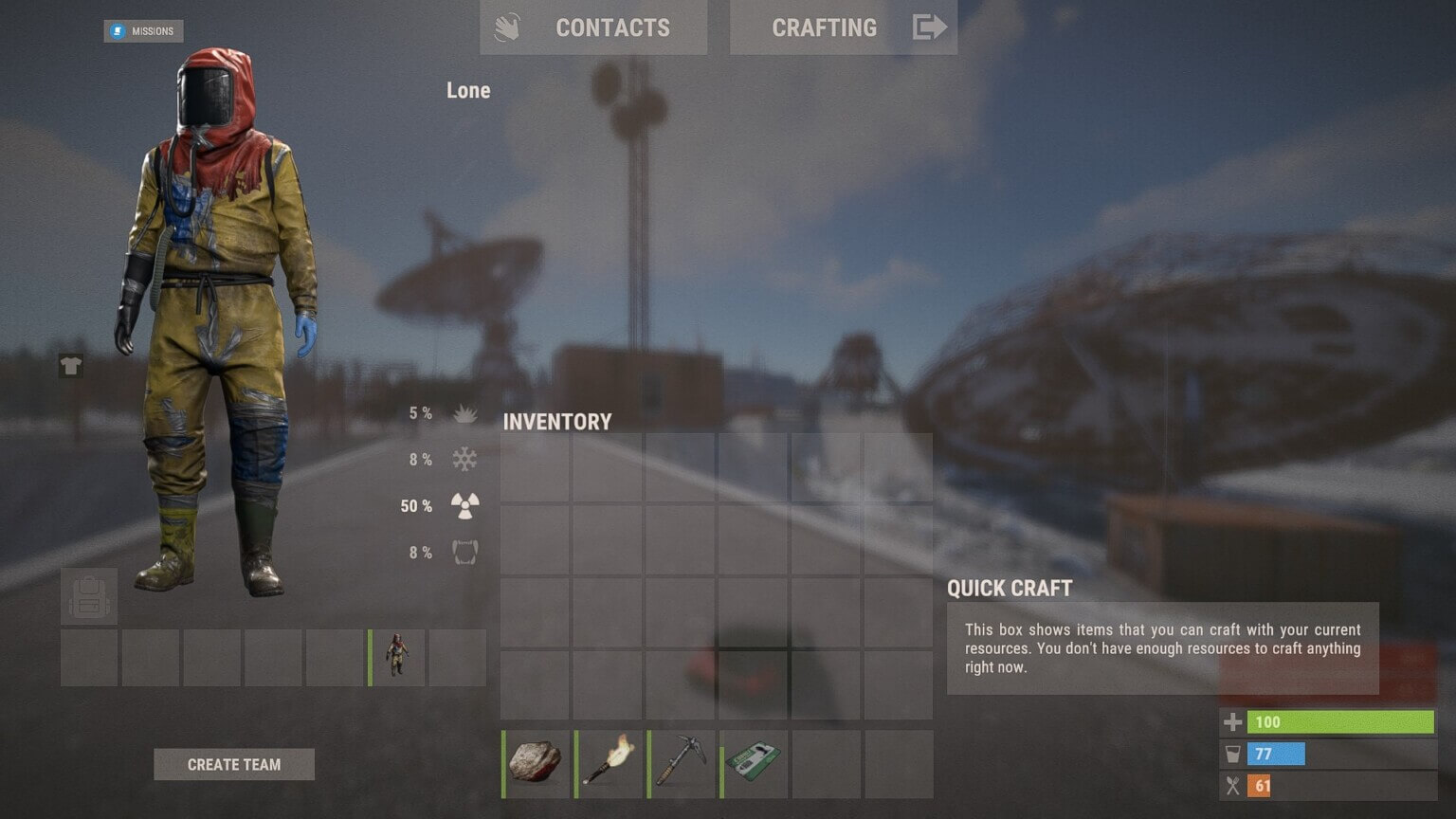Image resolution: width=1456 pixels, height=819 pixels.
Task: Click the exit arrow beside Crafting
Action: pyautogui.click(x=931, y=27)
